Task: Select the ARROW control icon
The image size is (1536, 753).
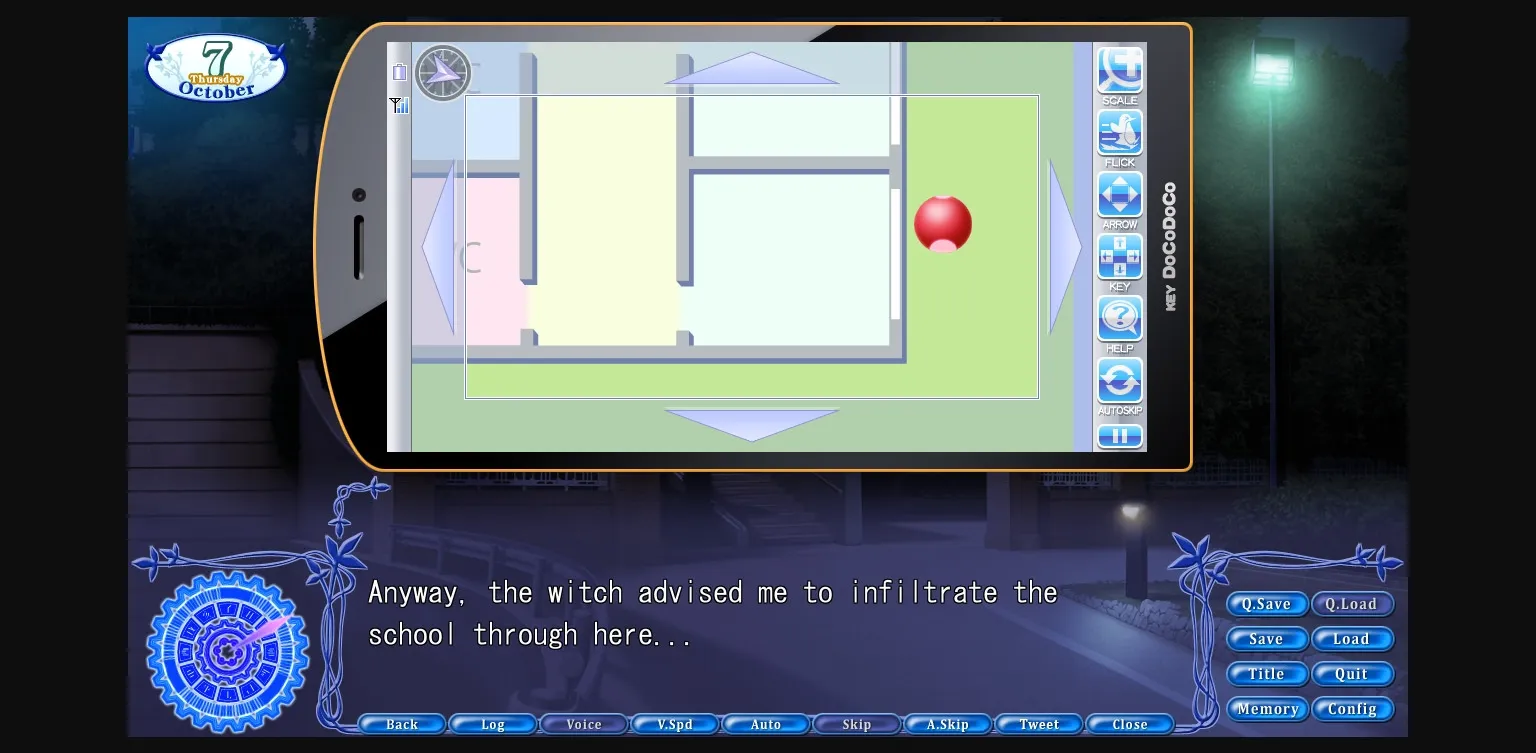Action: click(1119, 194)
